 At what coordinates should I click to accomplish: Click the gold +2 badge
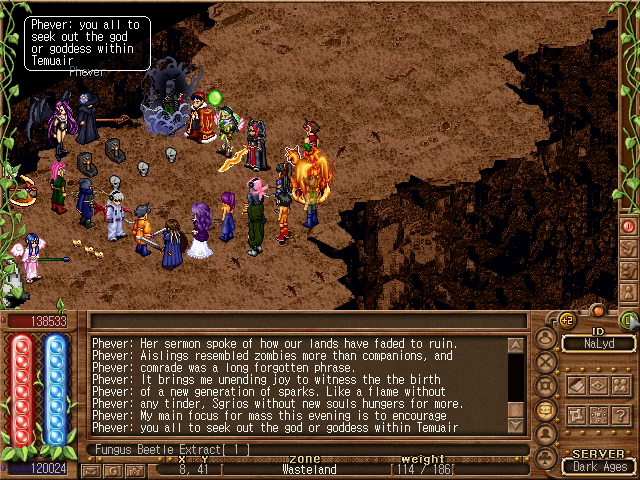pos(565,320)
